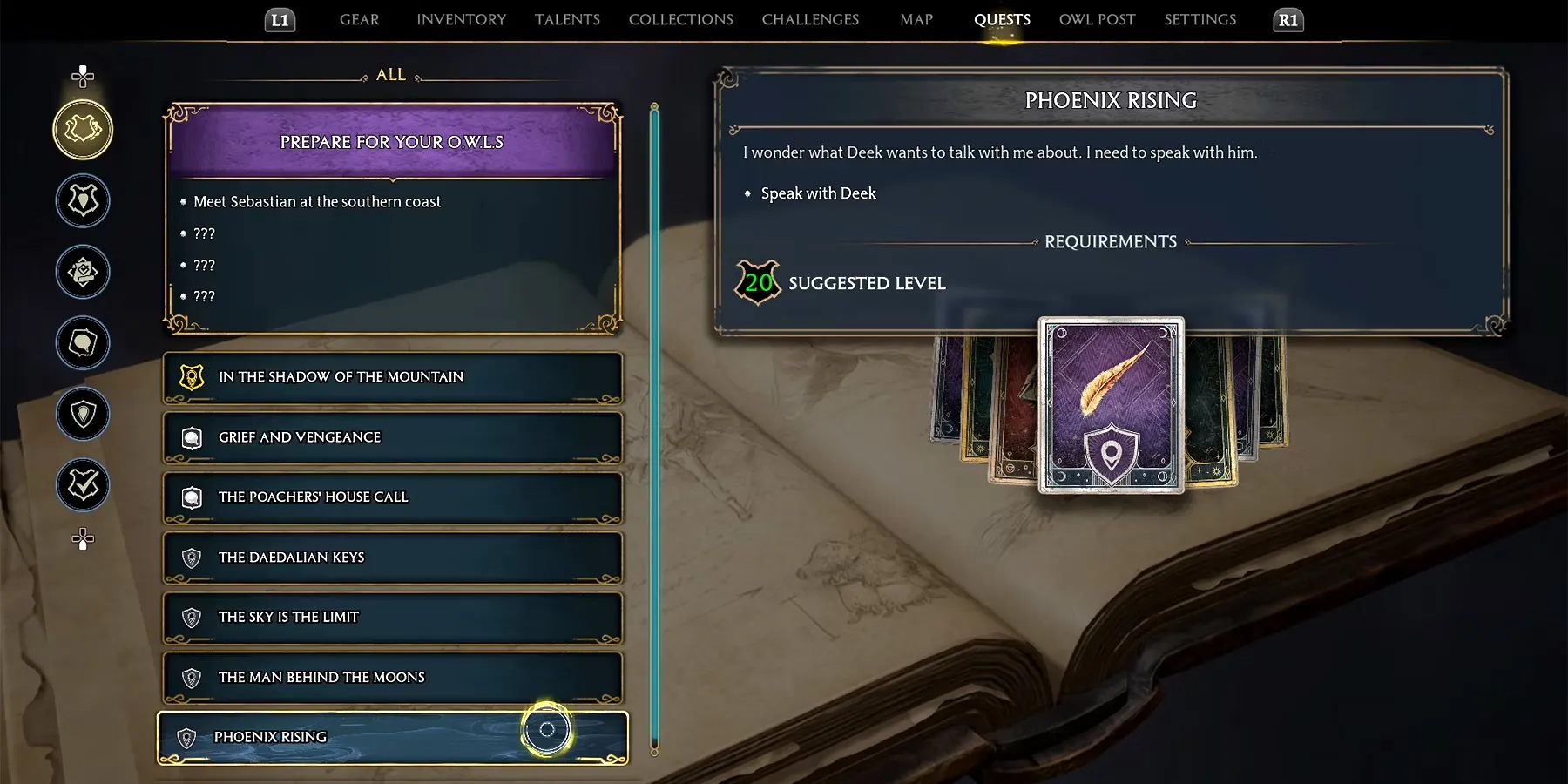Select the Prepare for Your O.W.L.s quest

(x=392, y=142)
